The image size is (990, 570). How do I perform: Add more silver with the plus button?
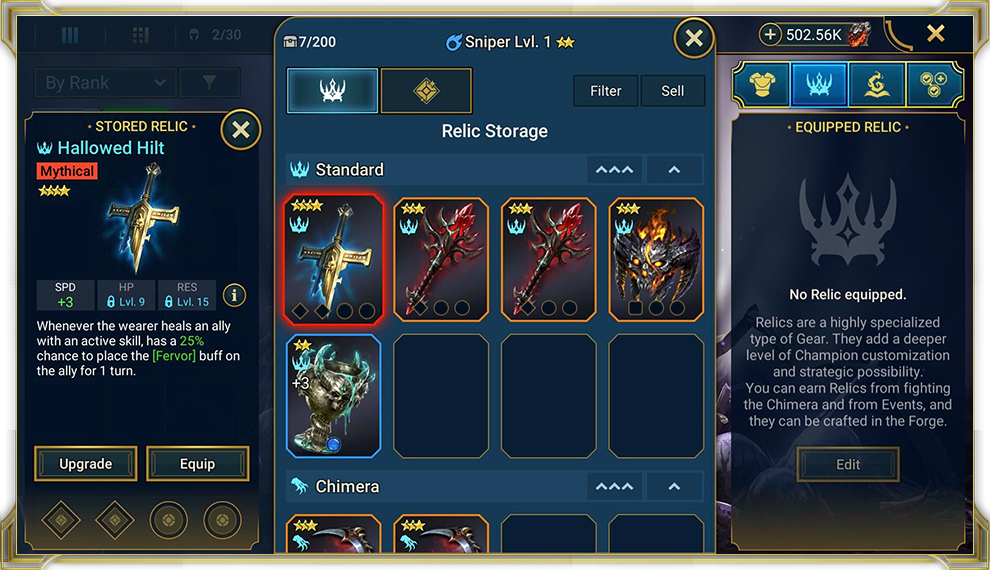point(770,35)
